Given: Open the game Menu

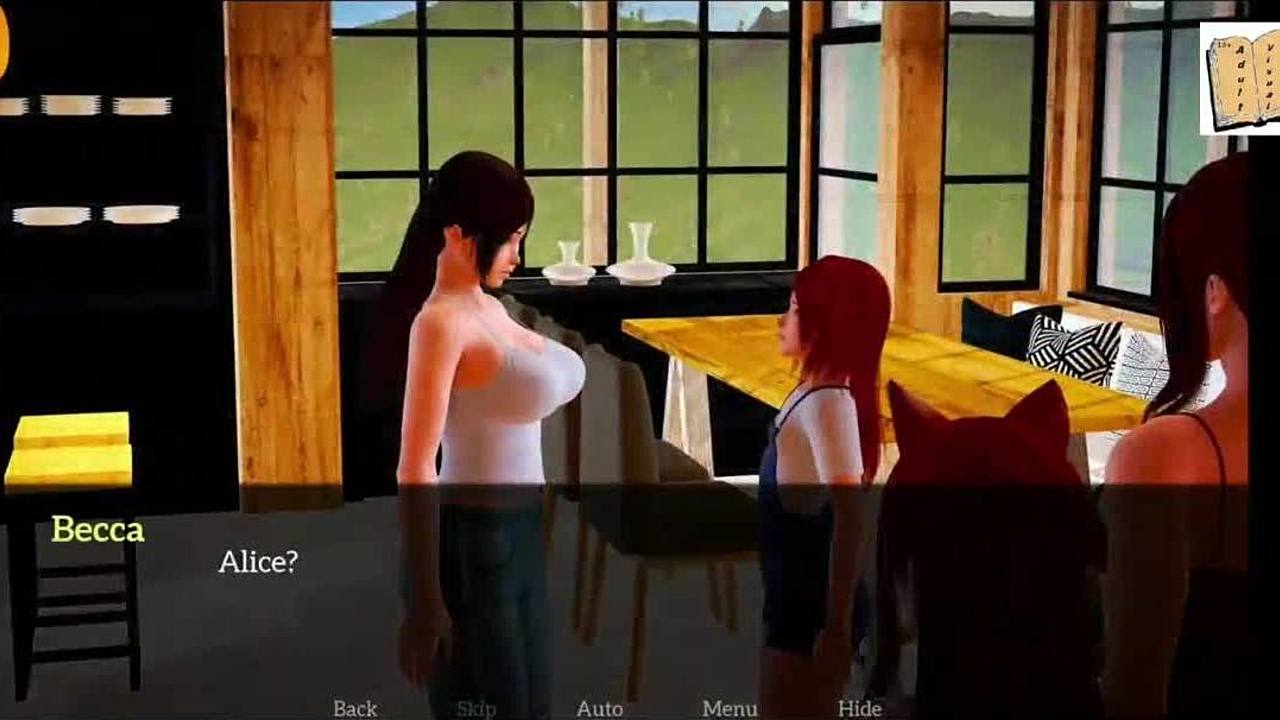Looking at the screenshot, I should tap(729, 708).
